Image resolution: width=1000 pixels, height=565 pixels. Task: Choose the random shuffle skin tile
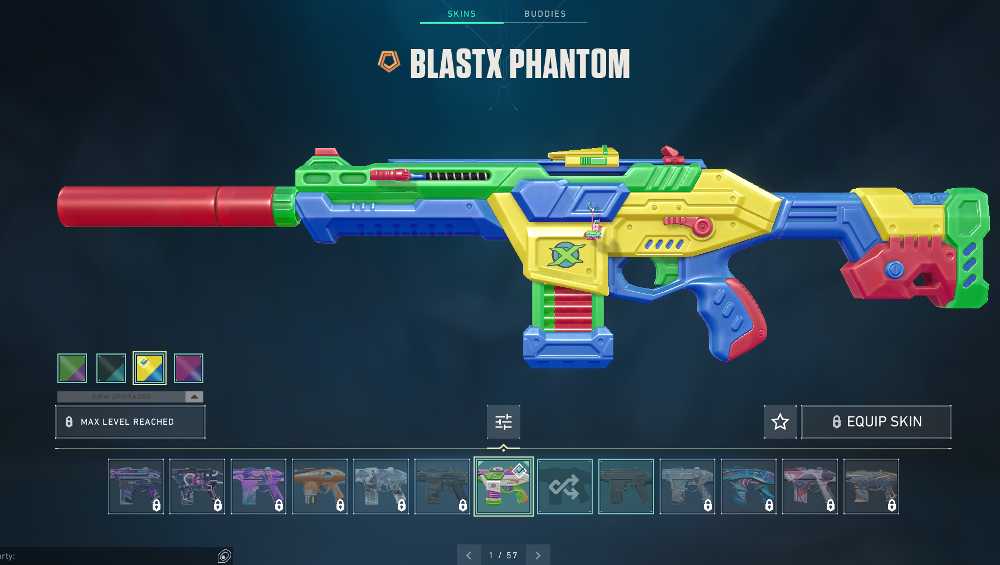[x=565, y=486]
